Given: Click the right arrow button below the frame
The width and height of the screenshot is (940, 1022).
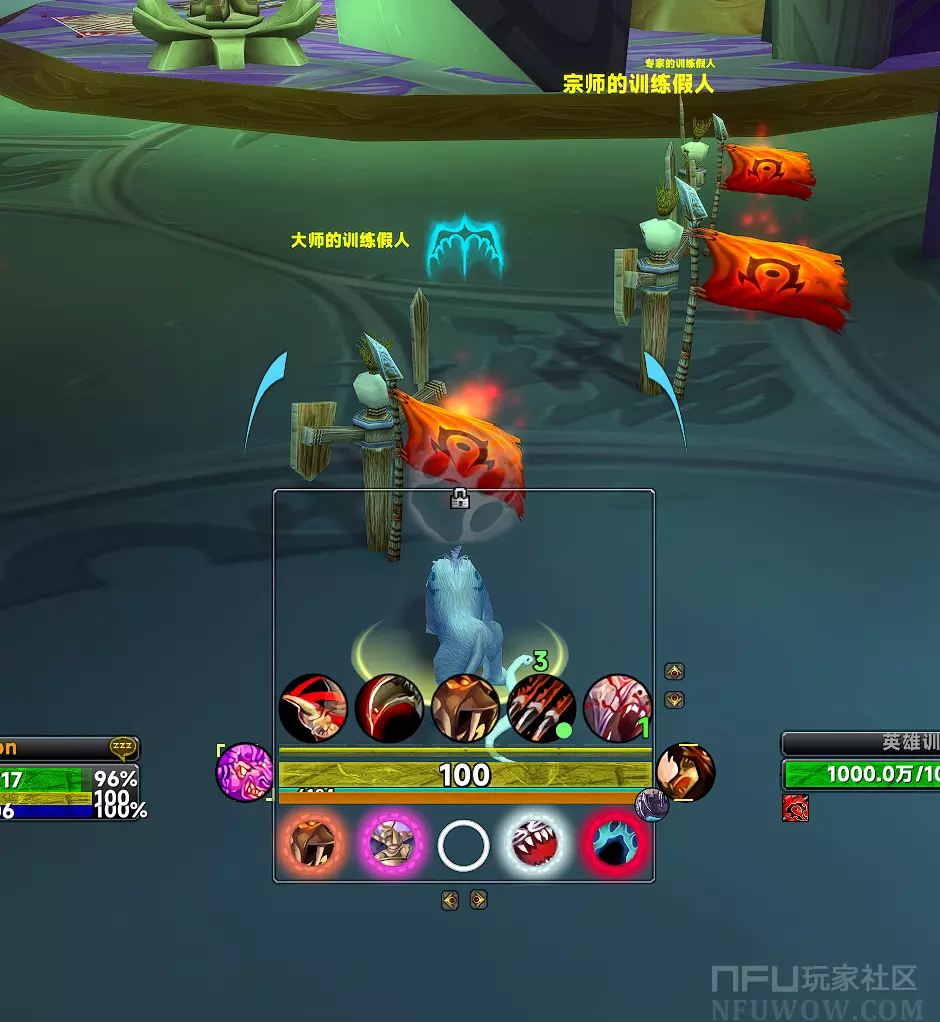Looking at the screenshot, I should (478, 900).
